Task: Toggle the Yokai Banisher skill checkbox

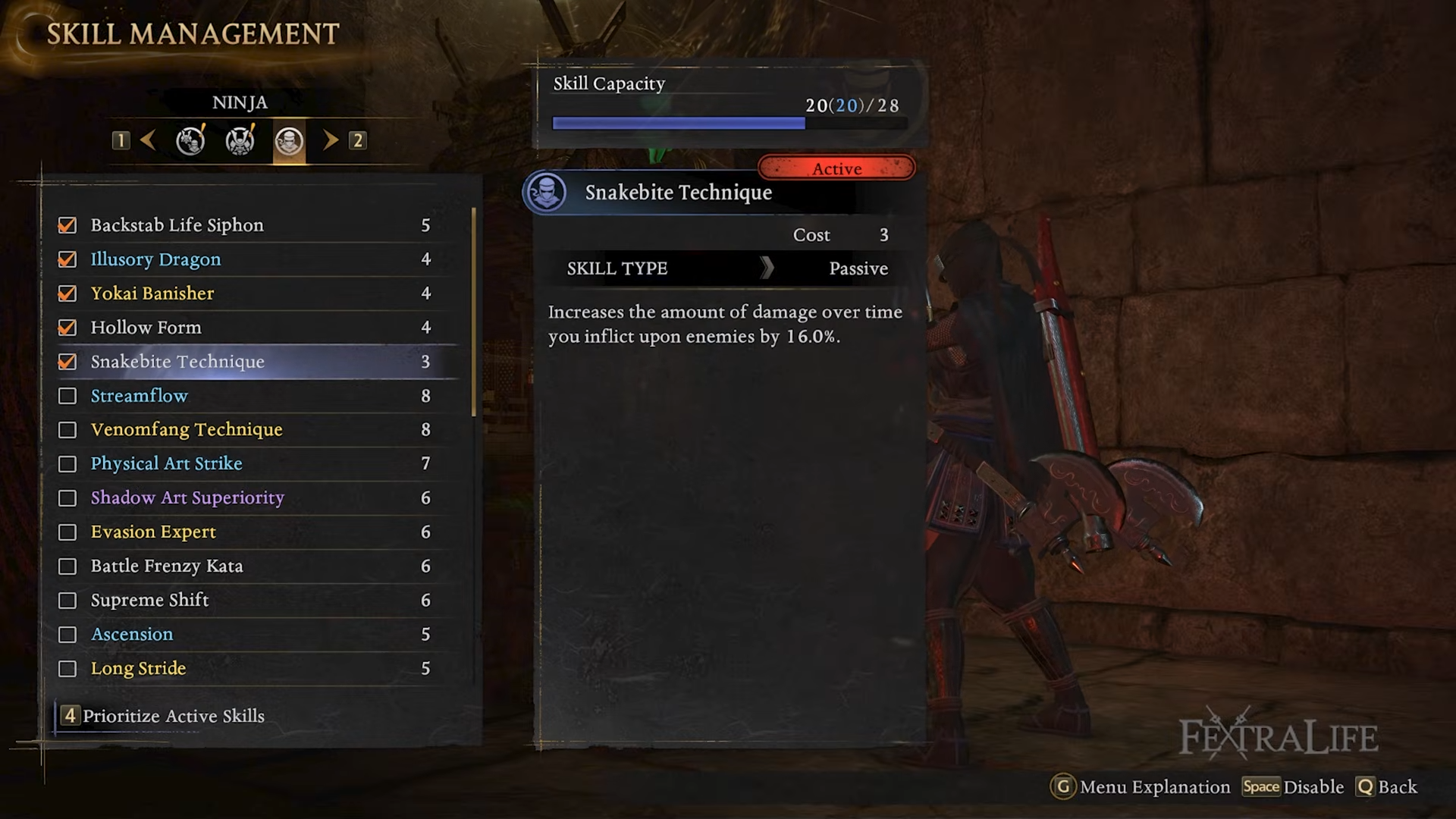Action: [67, 293]
